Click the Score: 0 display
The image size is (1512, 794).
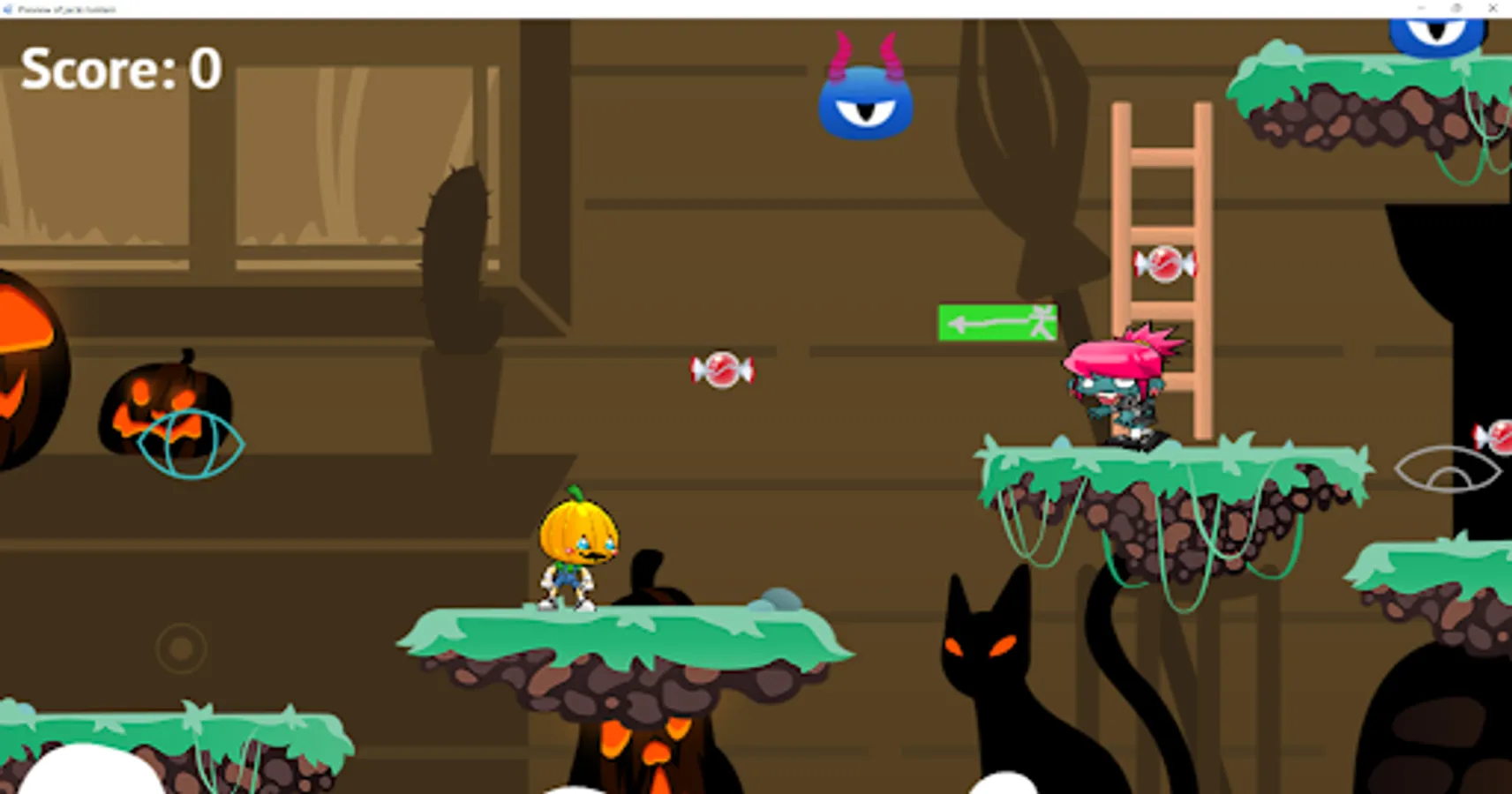tap(121, 69)
